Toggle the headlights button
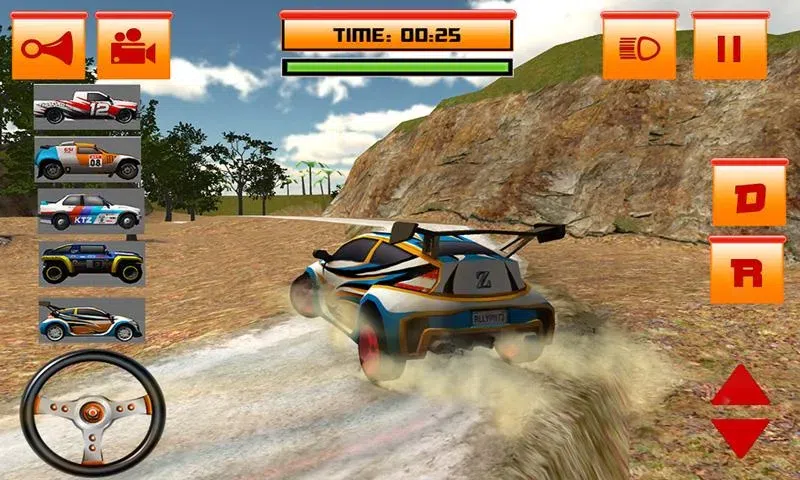800x480 pixels. tap(640, 47)
